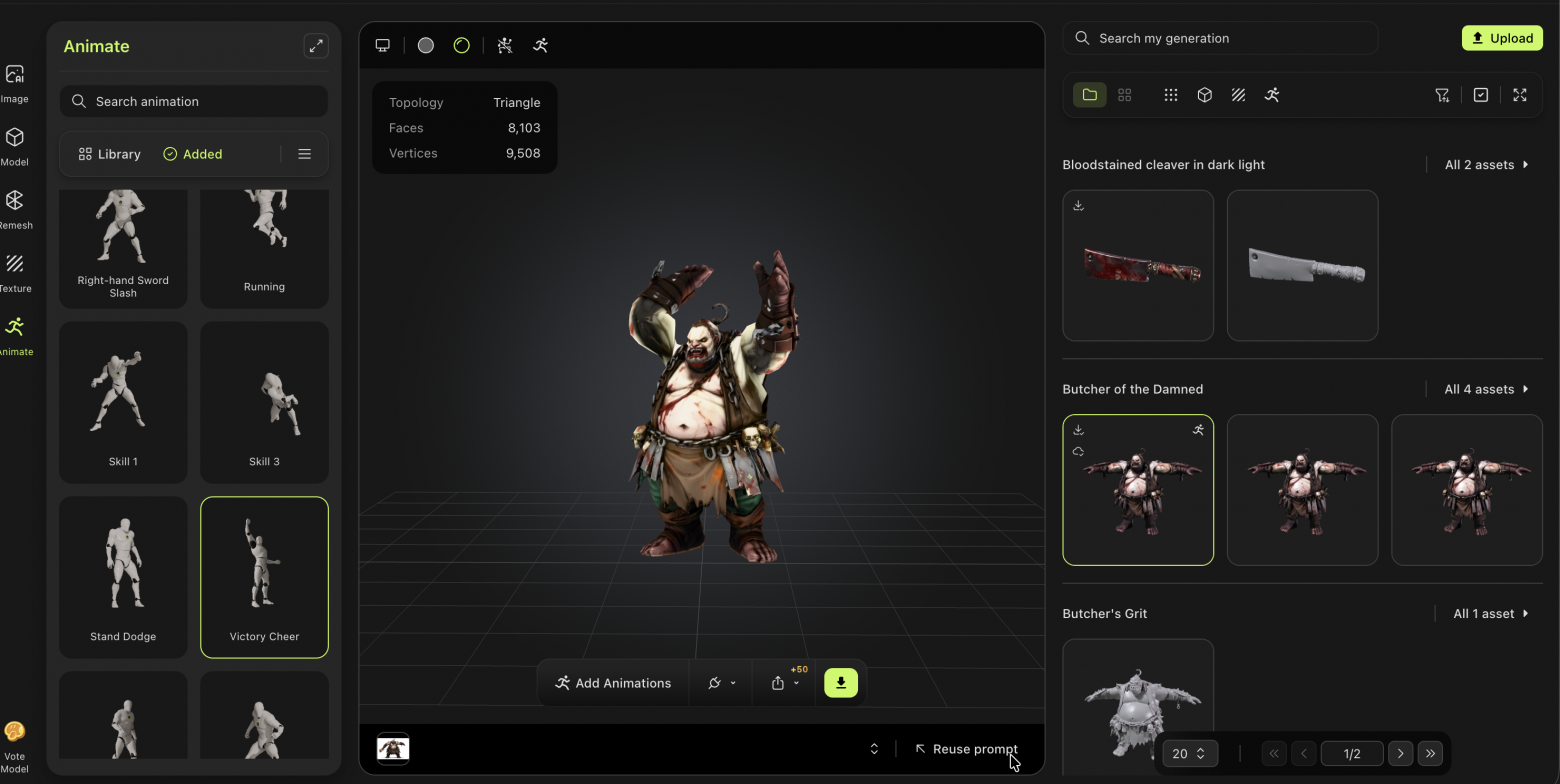1560x784 pixels.
Task: Switch to the Library tab
Action: pyautogui.click(x=109, y=154)
